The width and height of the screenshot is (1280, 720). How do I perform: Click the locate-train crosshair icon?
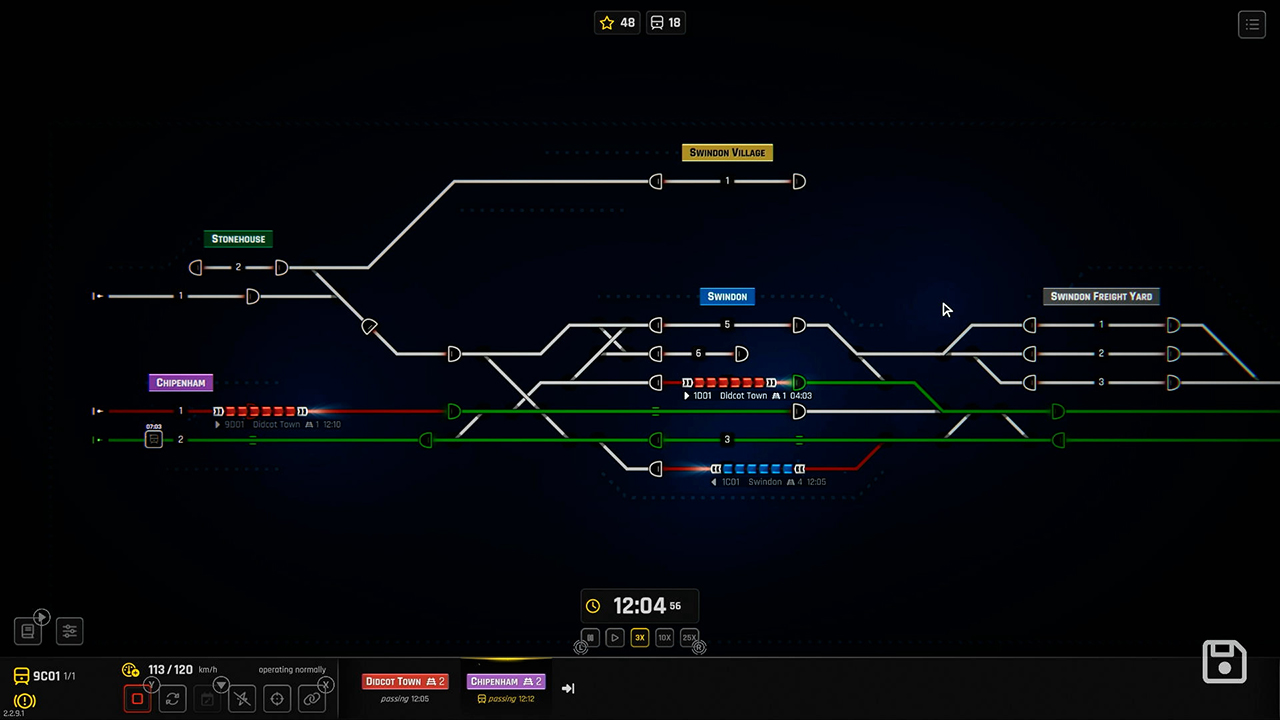[x=277, y=698]
